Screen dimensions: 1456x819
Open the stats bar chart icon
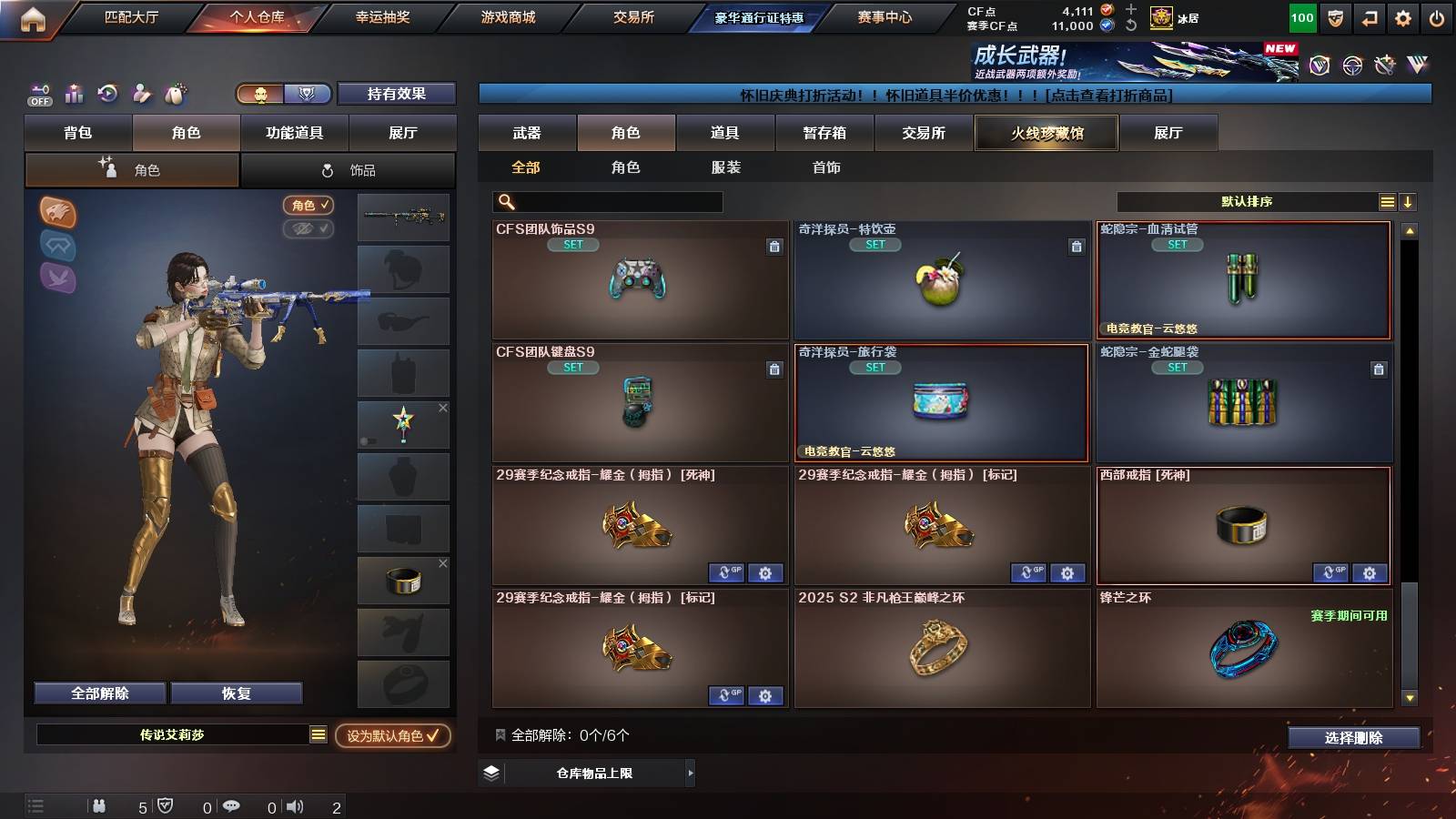click(74, 94)
